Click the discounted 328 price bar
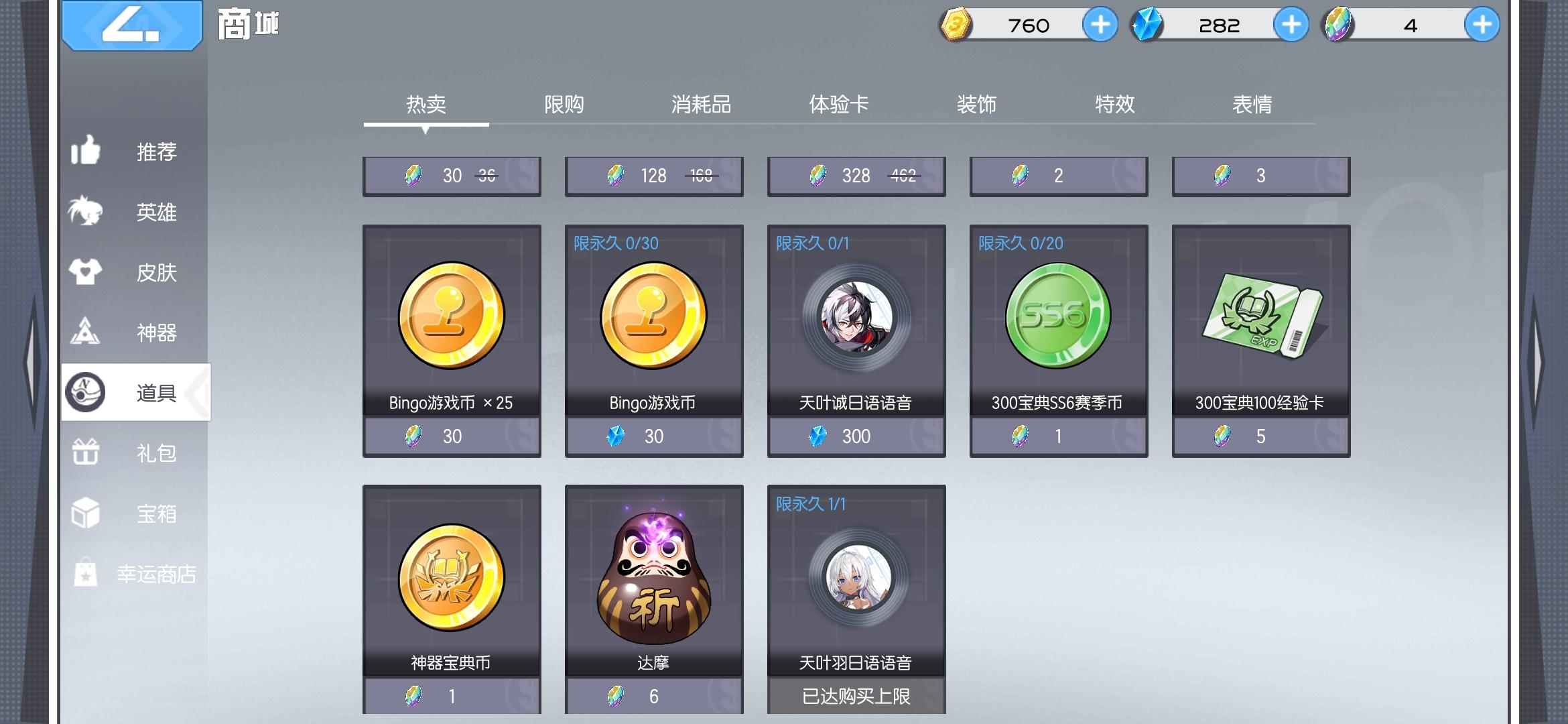1568x724 pixels. click(x=856, y=176)
